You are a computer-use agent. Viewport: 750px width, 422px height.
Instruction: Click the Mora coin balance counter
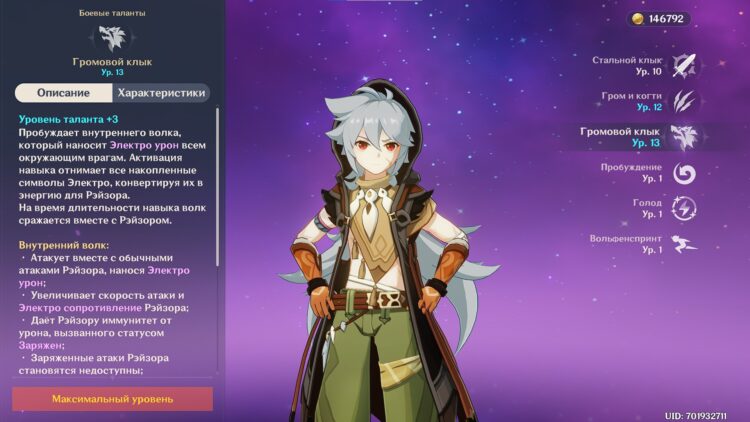click(658, 19)
